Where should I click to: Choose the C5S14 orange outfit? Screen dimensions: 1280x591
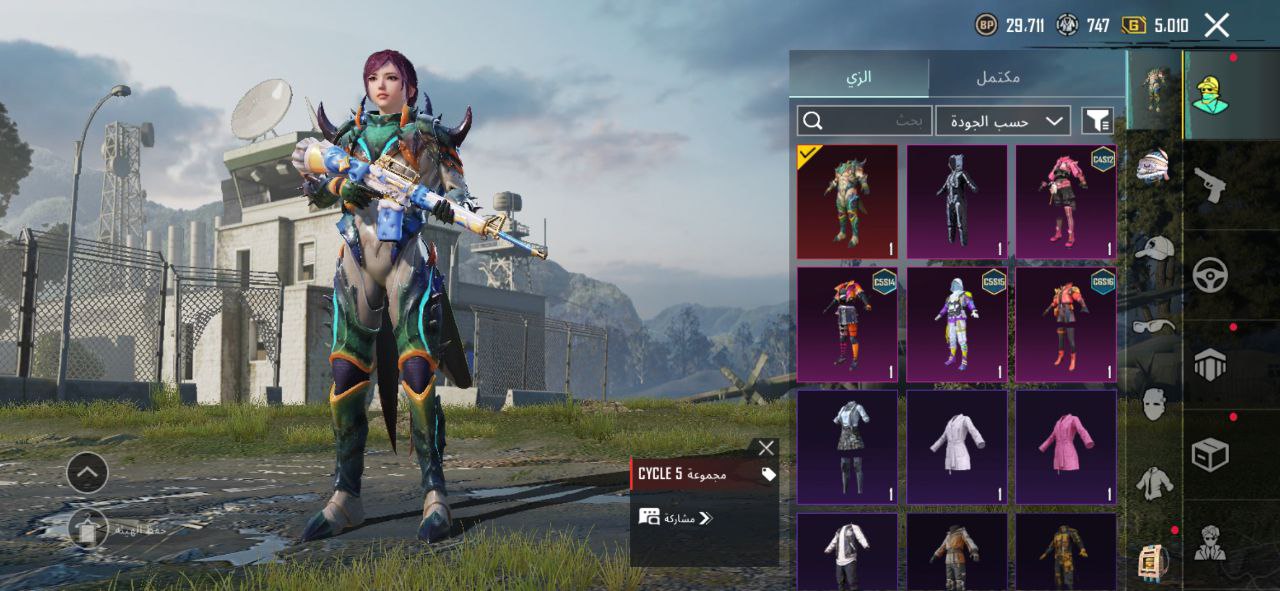pyautogui.click(x=847, y=324)
